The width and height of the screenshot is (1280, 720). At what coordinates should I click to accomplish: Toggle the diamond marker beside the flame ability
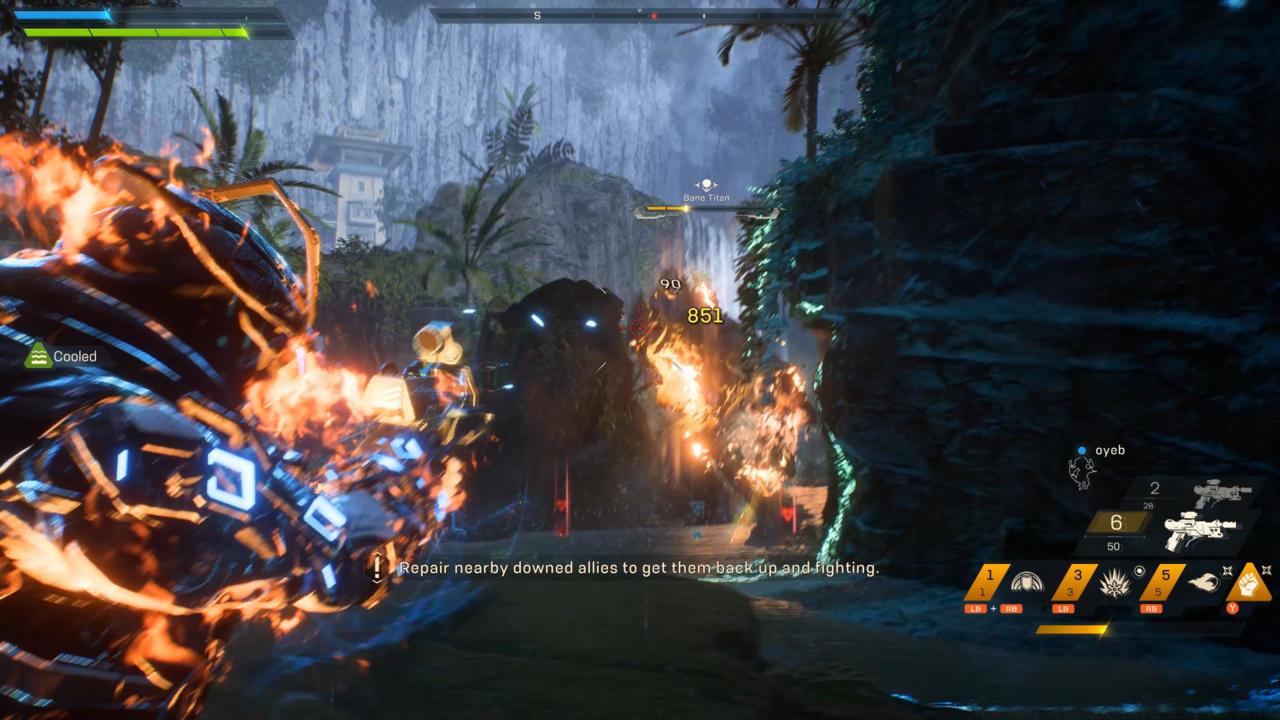click(x=1227, y=569)
